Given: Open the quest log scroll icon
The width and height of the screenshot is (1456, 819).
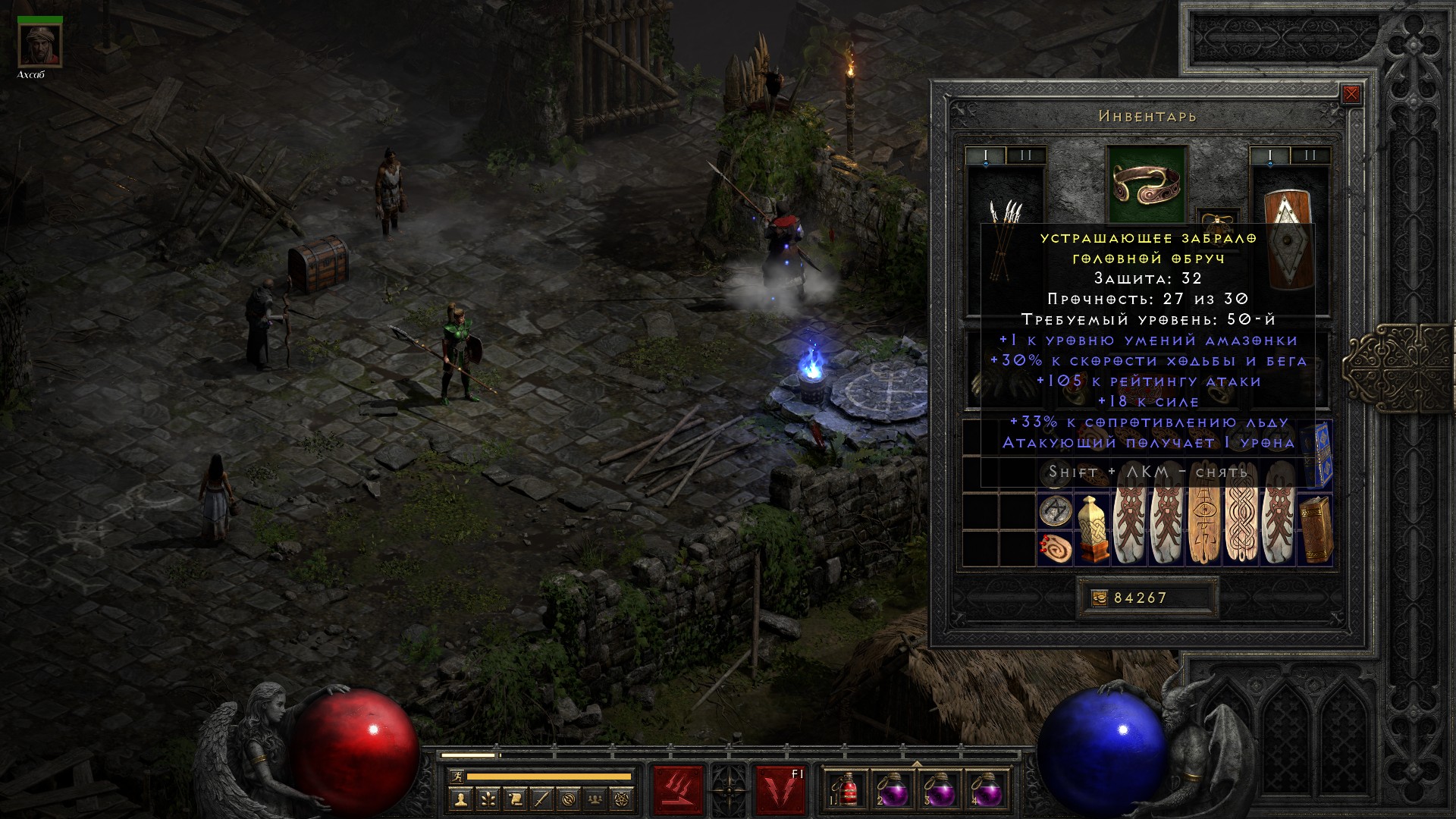Looking at the screenshot, I should pyautogui.click(x=515, y=799).
